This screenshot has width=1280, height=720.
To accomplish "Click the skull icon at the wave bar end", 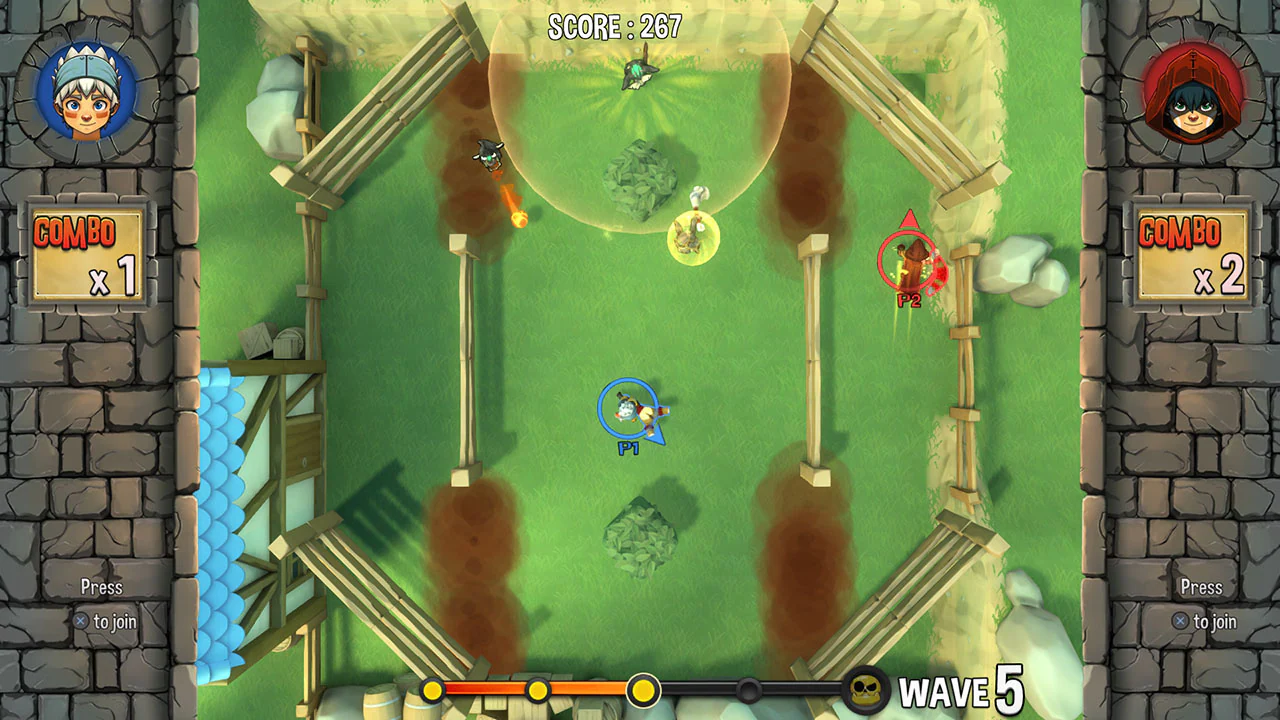I will point(863,690).
